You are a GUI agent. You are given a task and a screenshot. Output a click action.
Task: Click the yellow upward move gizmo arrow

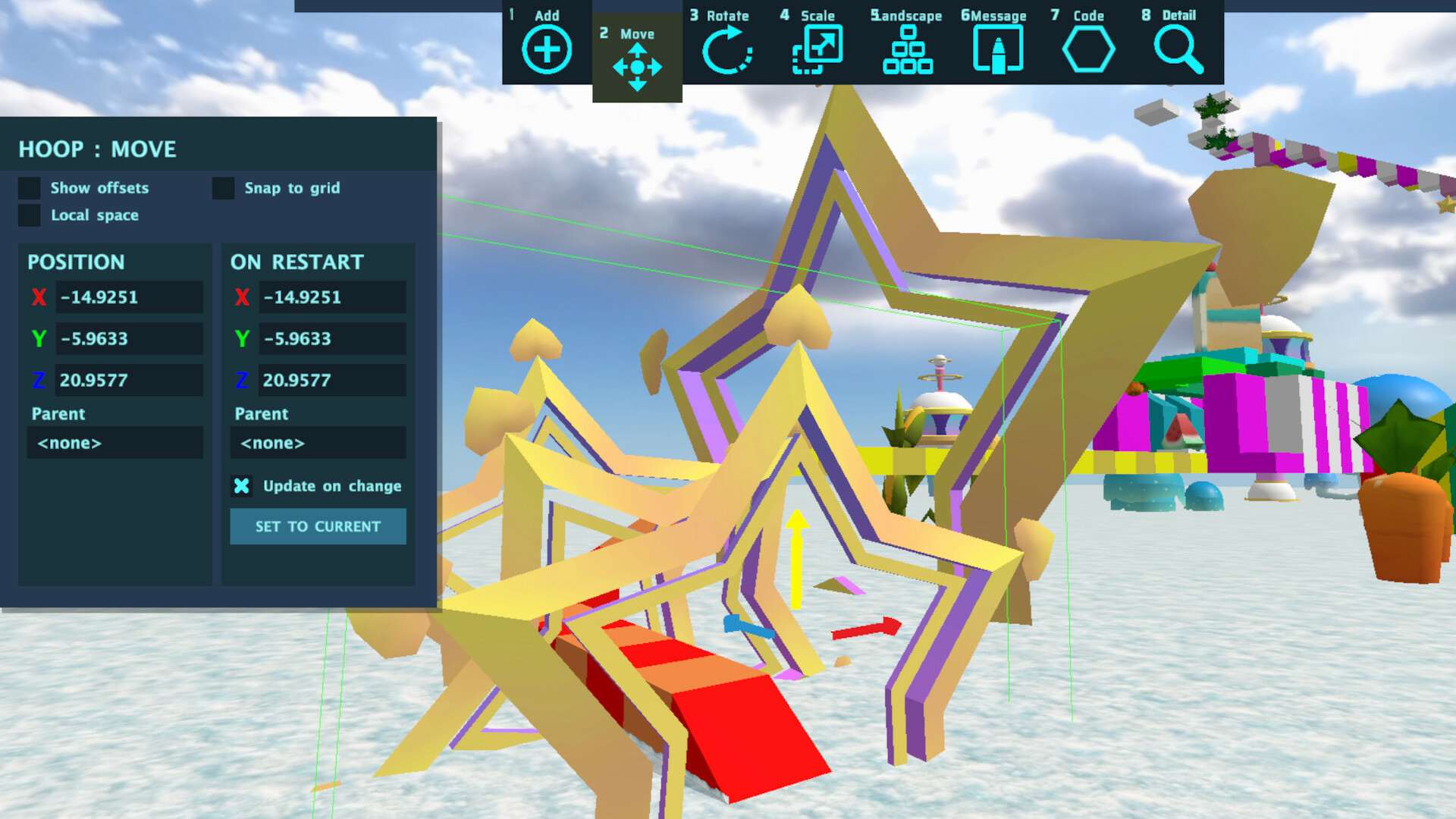click(795, 557)
